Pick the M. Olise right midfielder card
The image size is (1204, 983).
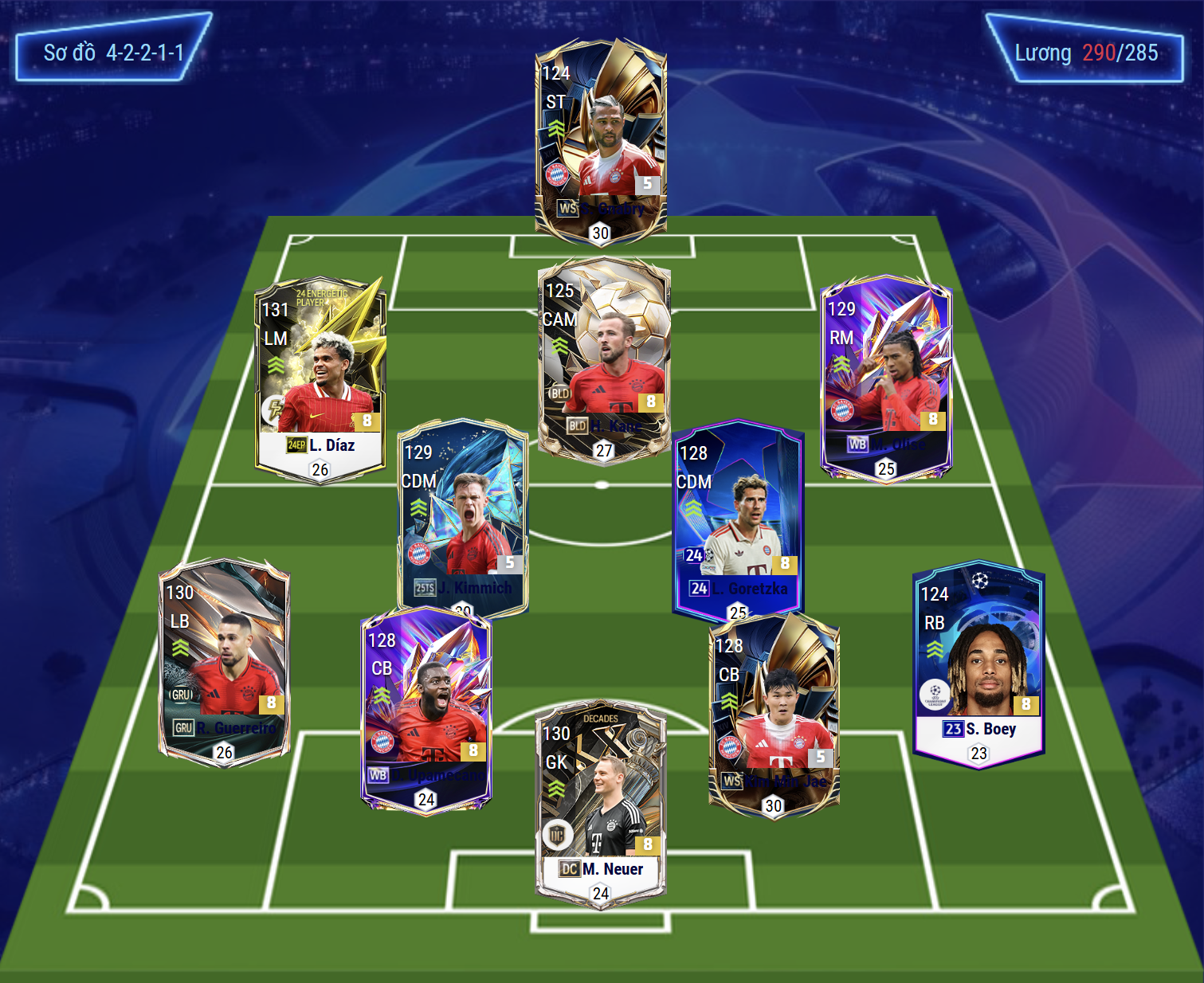[886, 378]
